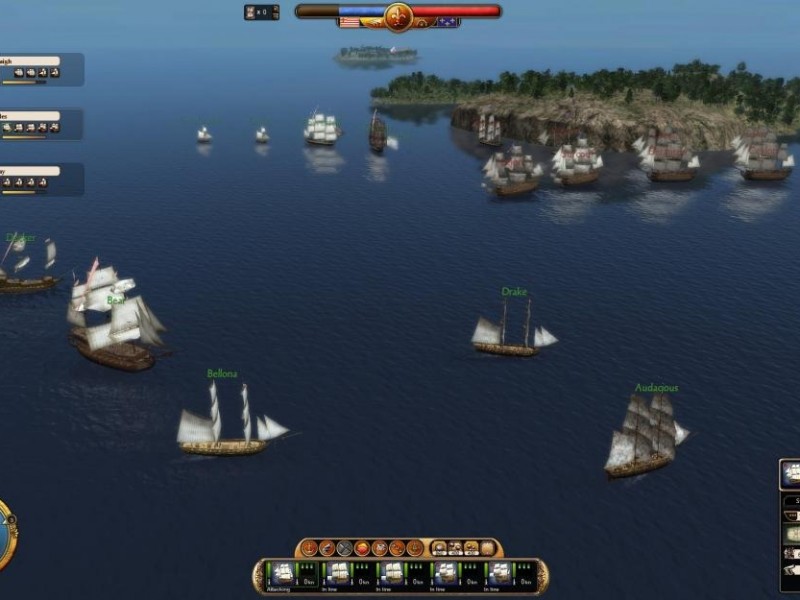Click the fleur-de-lis emblem on the top bar
Screen dimensions: 800x600
(x=398, y=16)
